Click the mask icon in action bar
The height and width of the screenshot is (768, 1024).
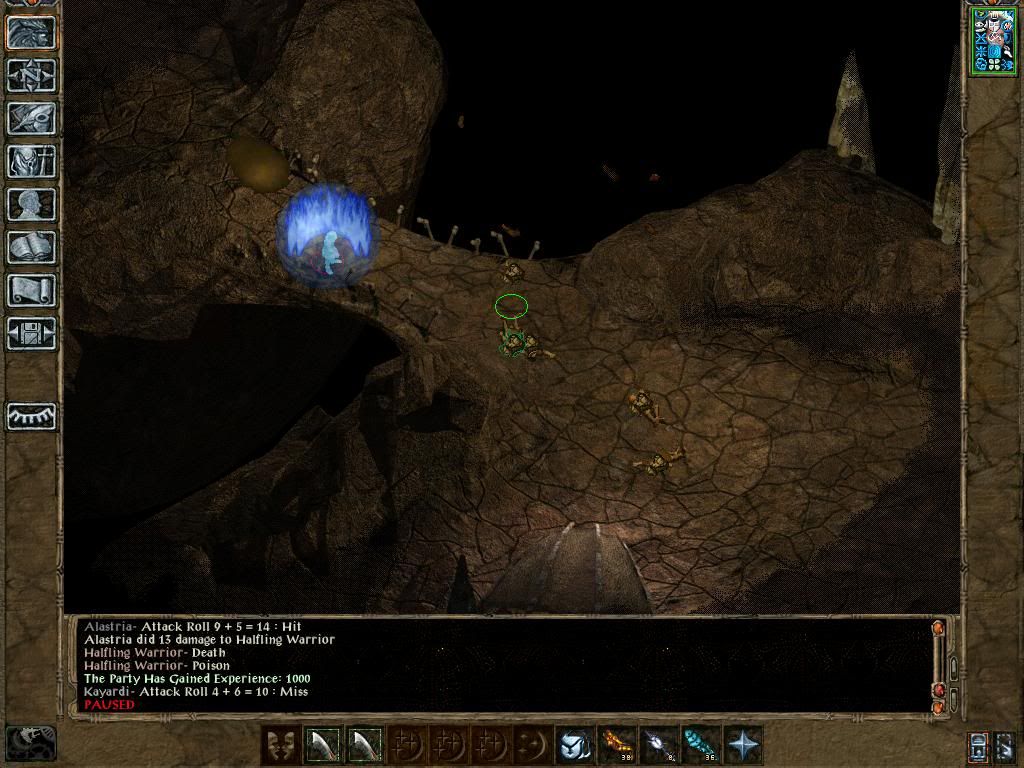(281, 745)
